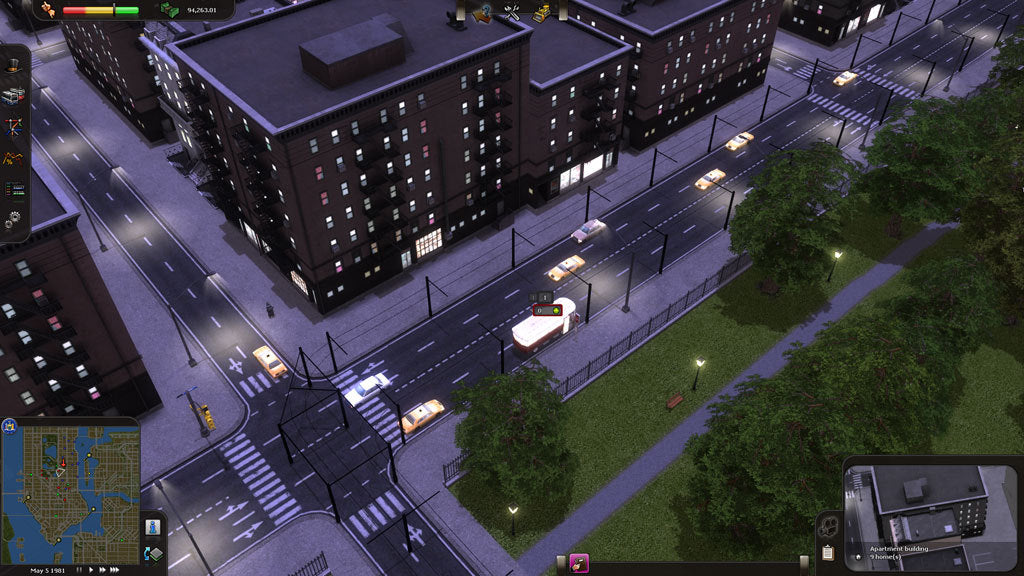1024x576 pixels.
Task: Click the city emblem above the minimap
Action: click(x=10, y=425)
